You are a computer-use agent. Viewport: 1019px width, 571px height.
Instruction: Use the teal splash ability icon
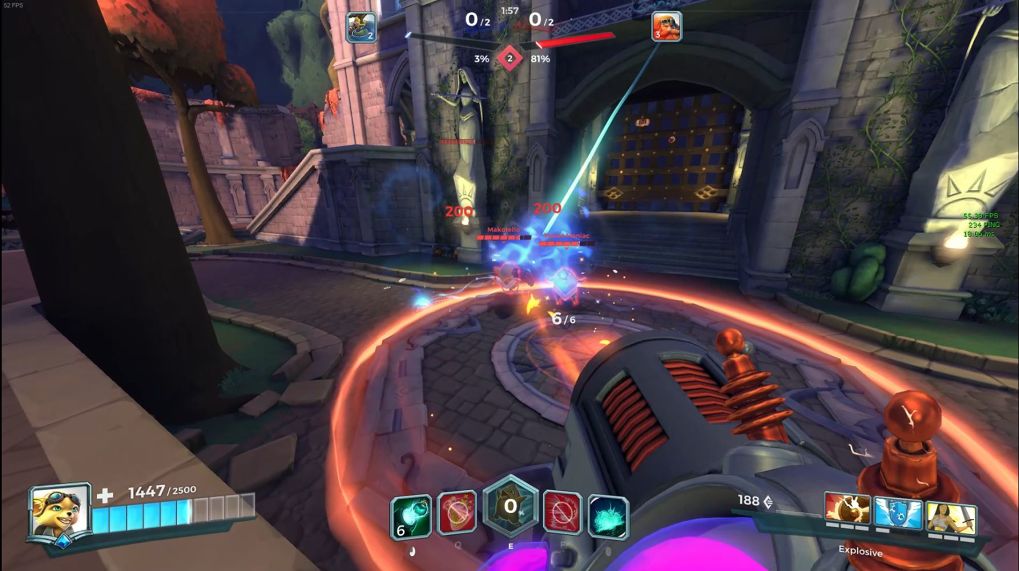[608, 516]
